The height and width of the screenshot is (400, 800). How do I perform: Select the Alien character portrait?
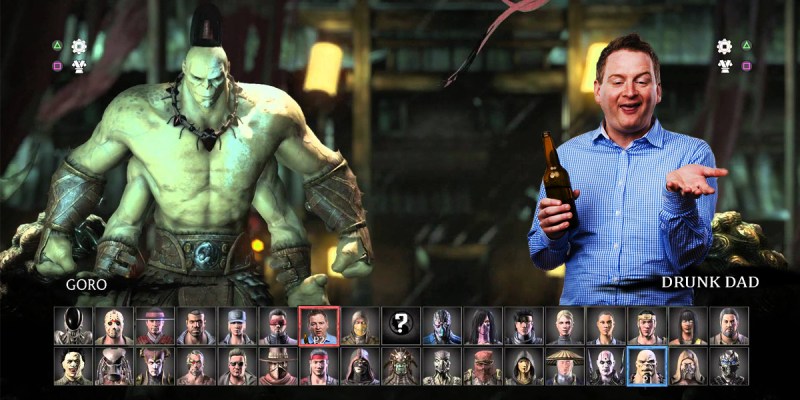tap(73, 325)
